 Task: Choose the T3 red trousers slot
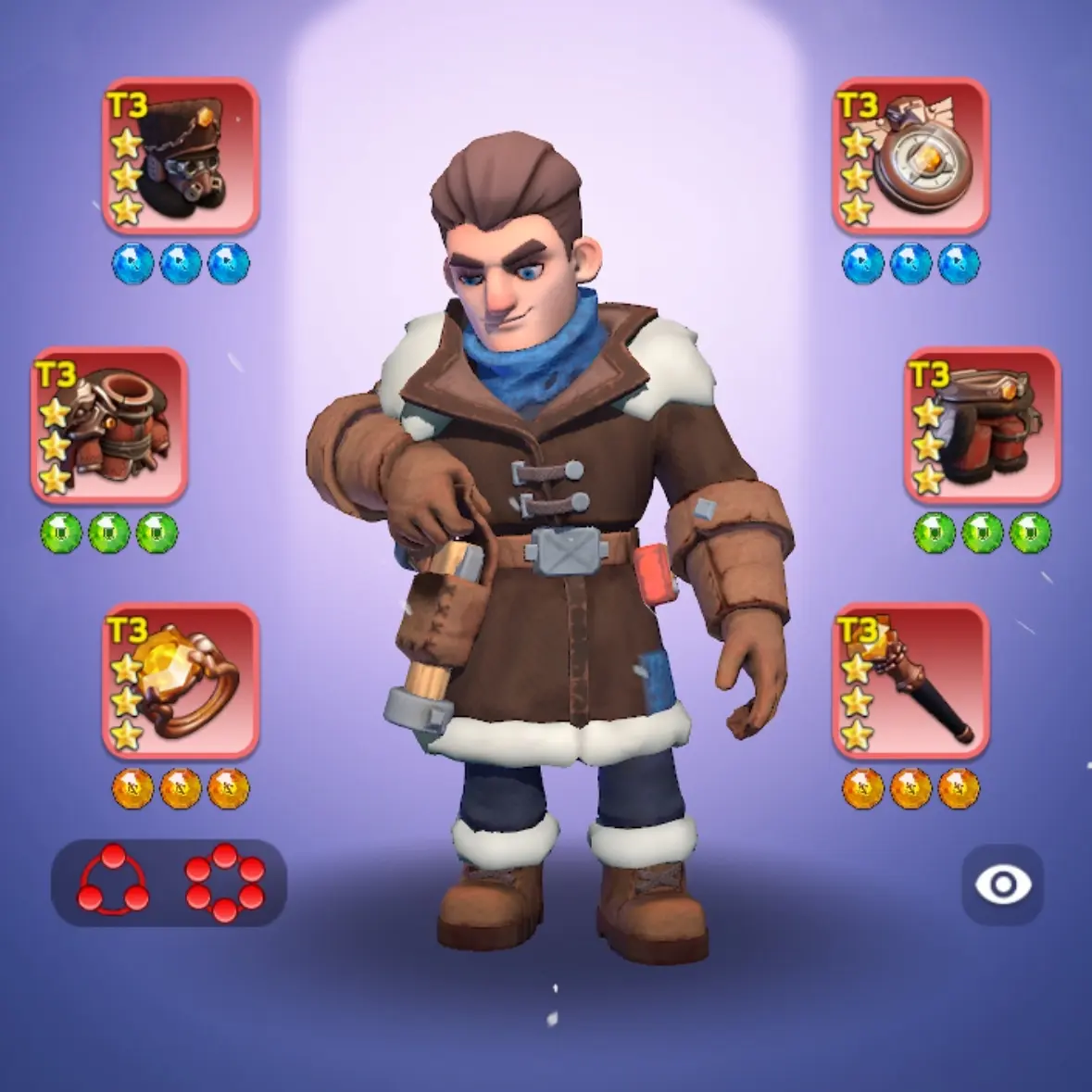click(x=983, y=425)
